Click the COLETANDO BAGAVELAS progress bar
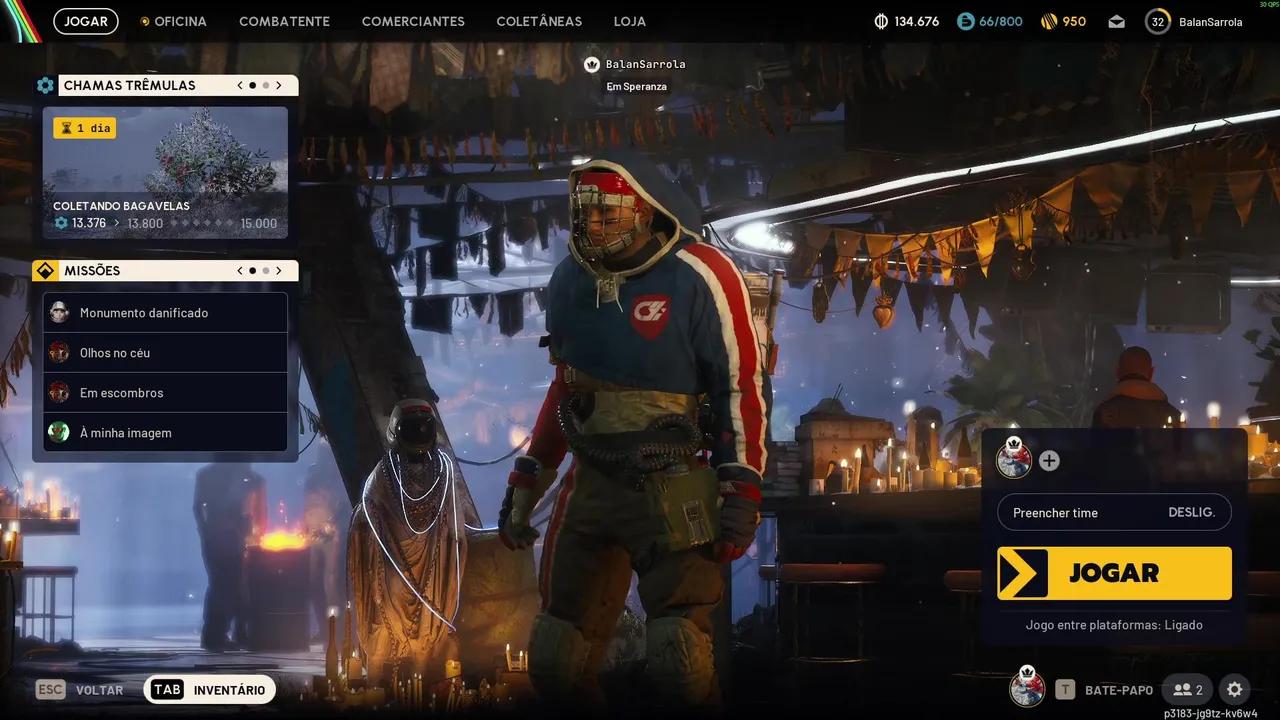The image size is (1280, 720). pos(165,222)
